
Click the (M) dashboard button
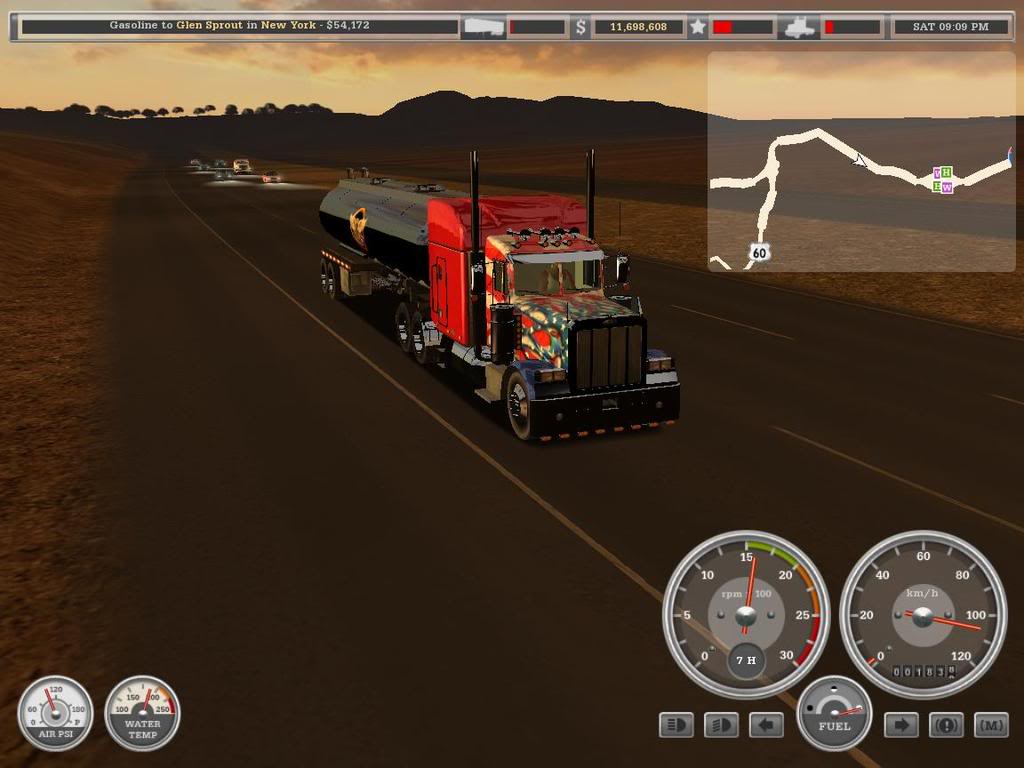coord(991,725)
